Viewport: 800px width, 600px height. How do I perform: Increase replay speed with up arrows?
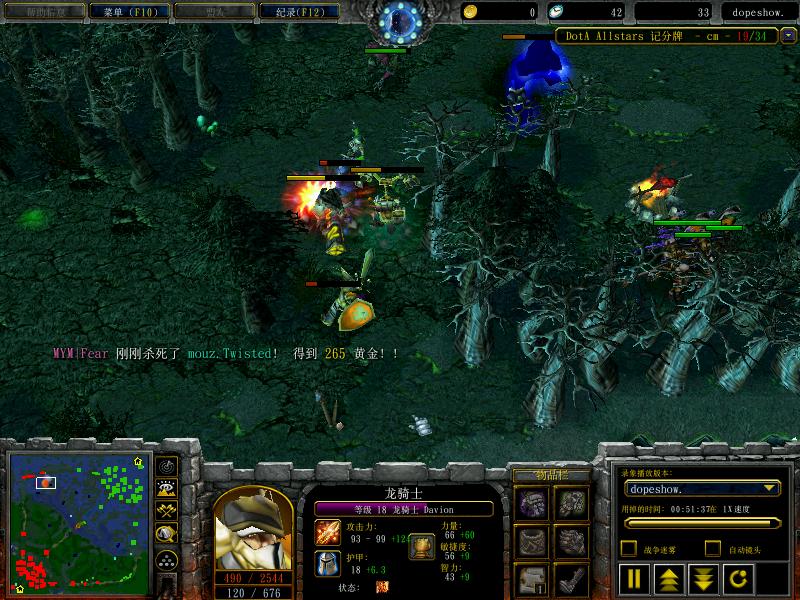coord(668,578)
